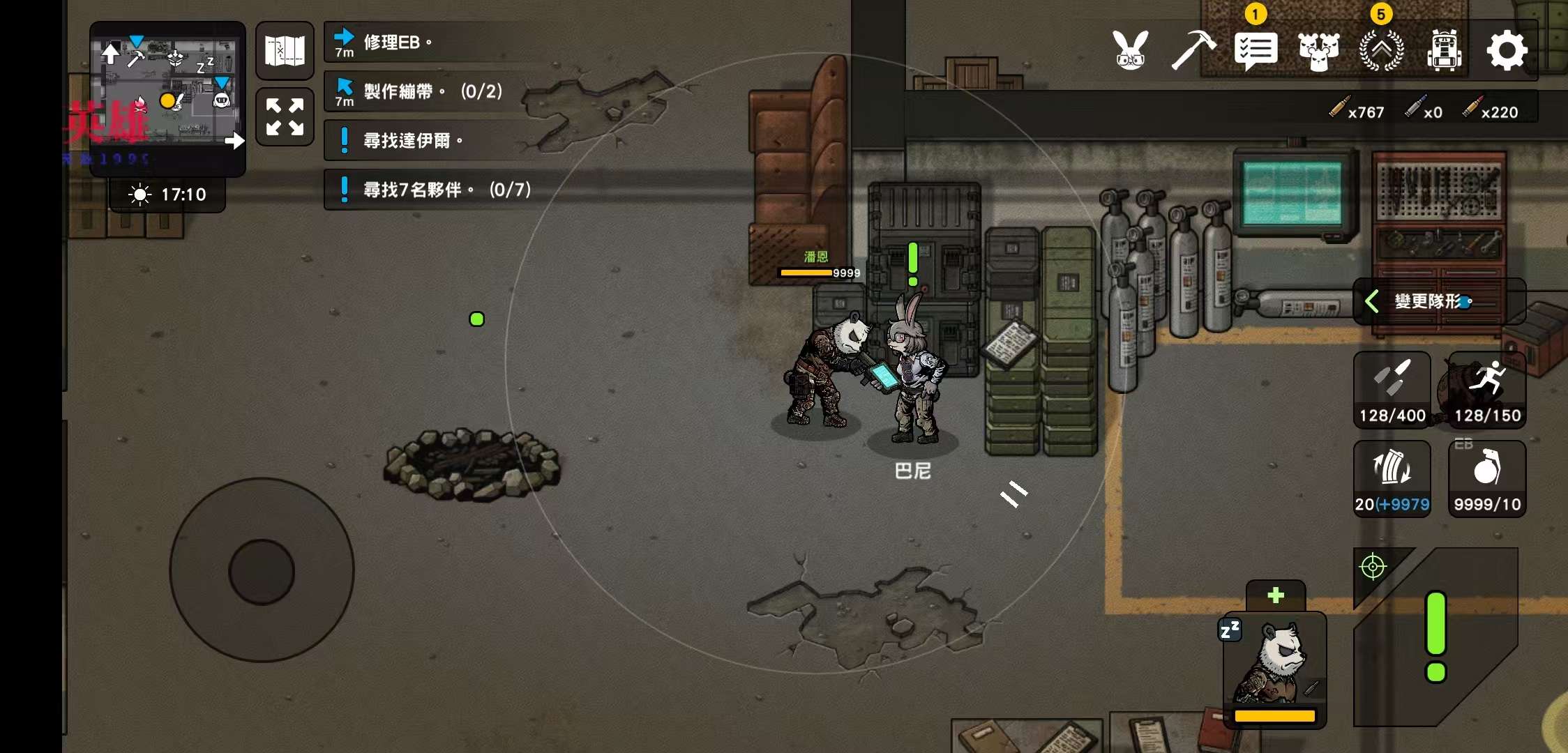1568x753 pixels.
Task: Use the bandage item slot showing 20
Action: [1392, 478]
